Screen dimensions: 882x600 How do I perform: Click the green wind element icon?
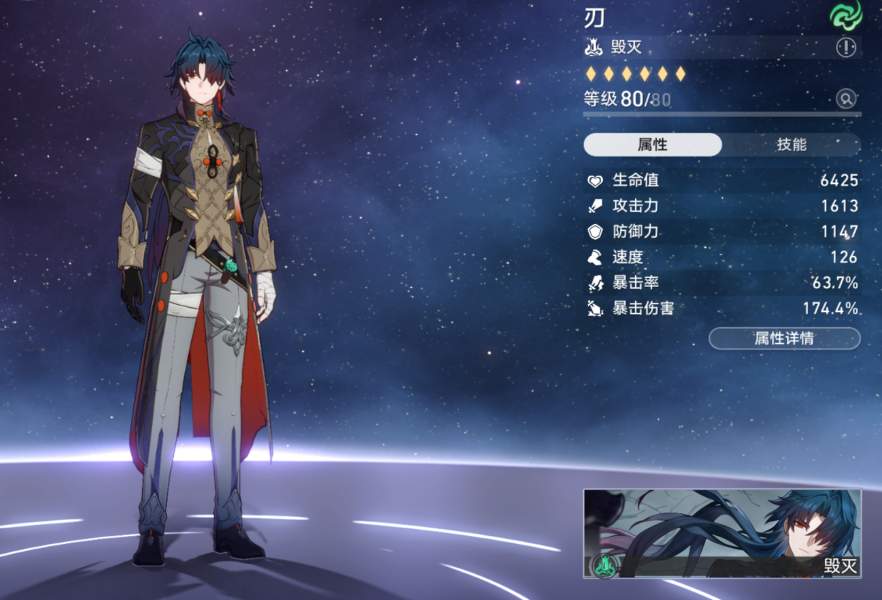pos(845,14)
